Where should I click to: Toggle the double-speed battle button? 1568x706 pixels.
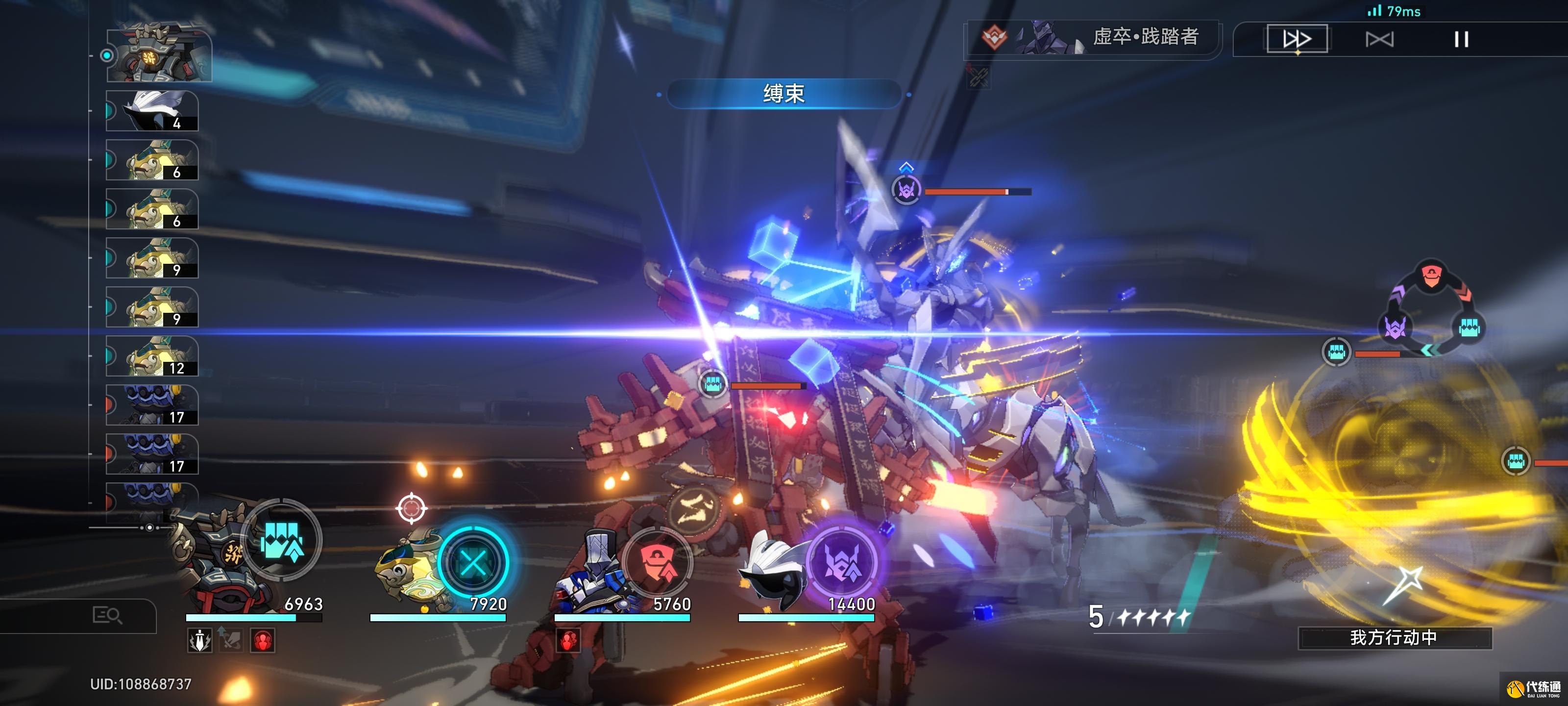1297,40
